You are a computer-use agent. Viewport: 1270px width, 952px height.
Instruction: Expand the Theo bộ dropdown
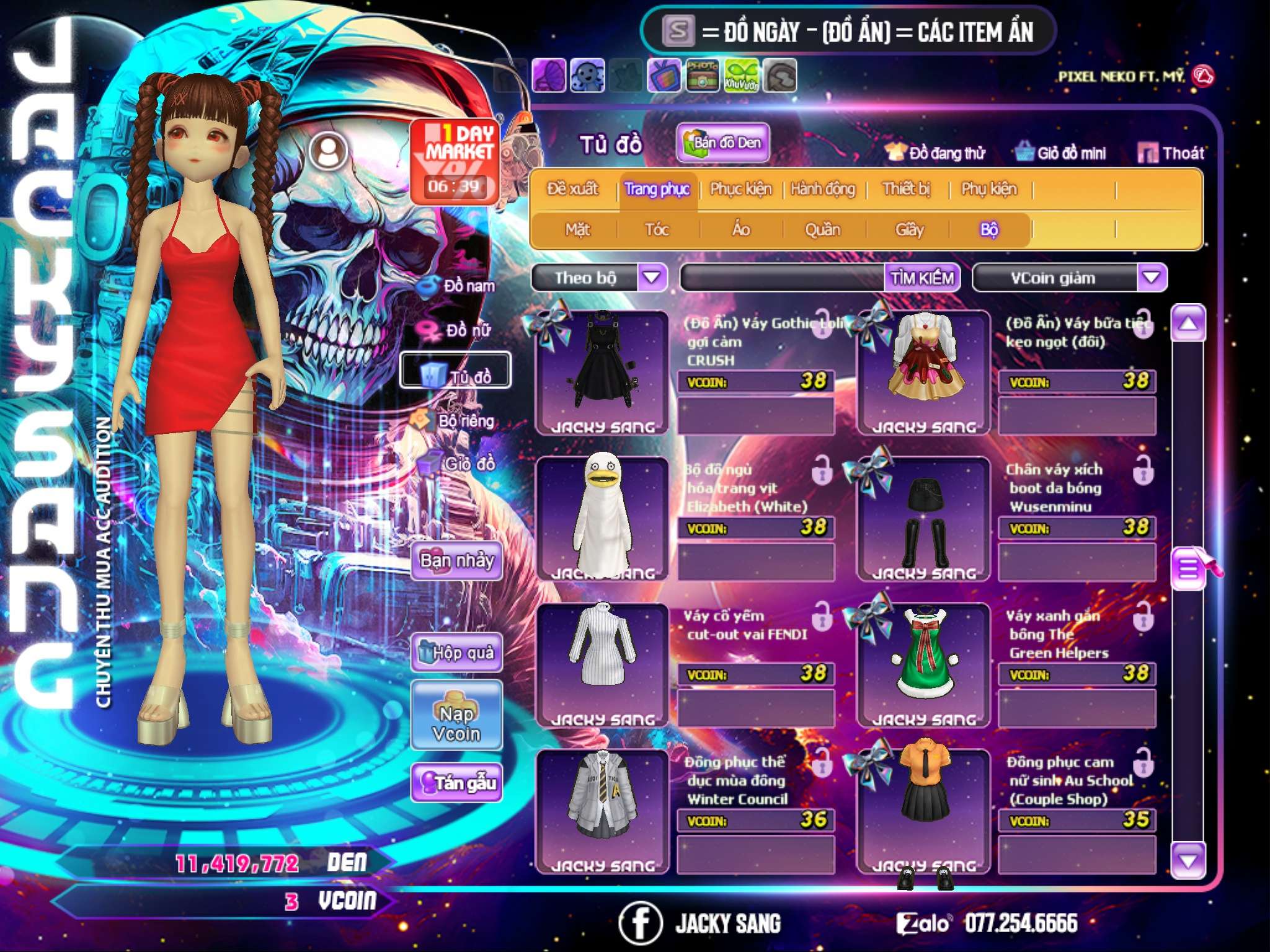(x=652, y=277)
